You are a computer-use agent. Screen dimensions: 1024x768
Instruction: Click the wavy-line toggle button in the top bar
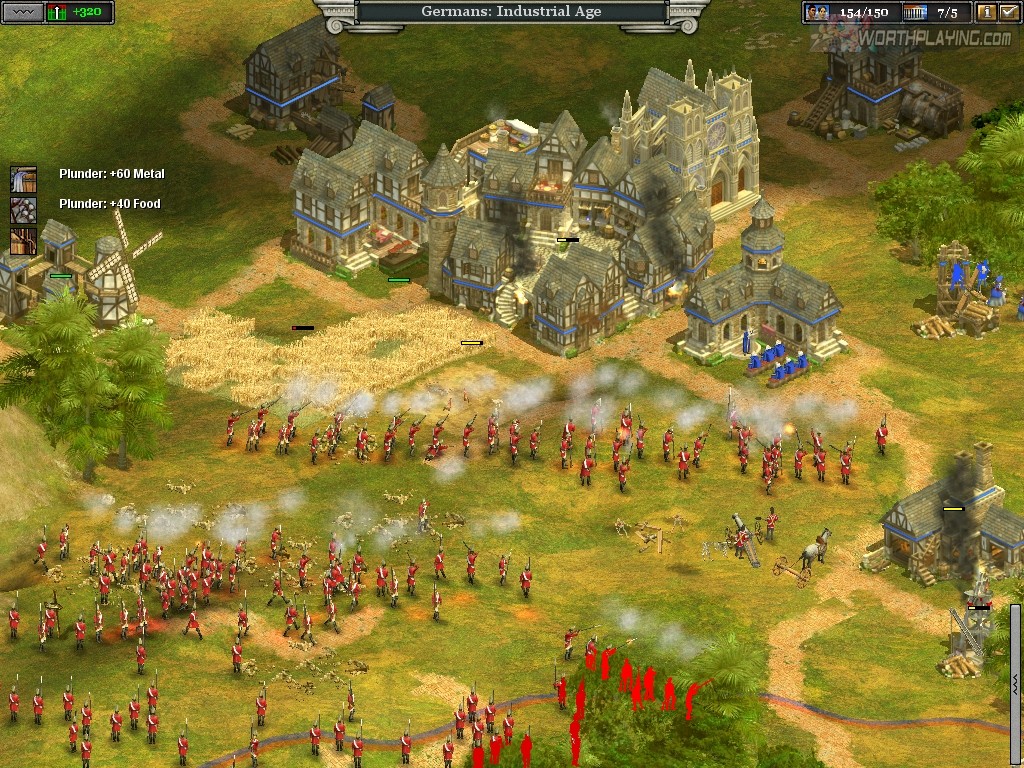pos(25,12)
